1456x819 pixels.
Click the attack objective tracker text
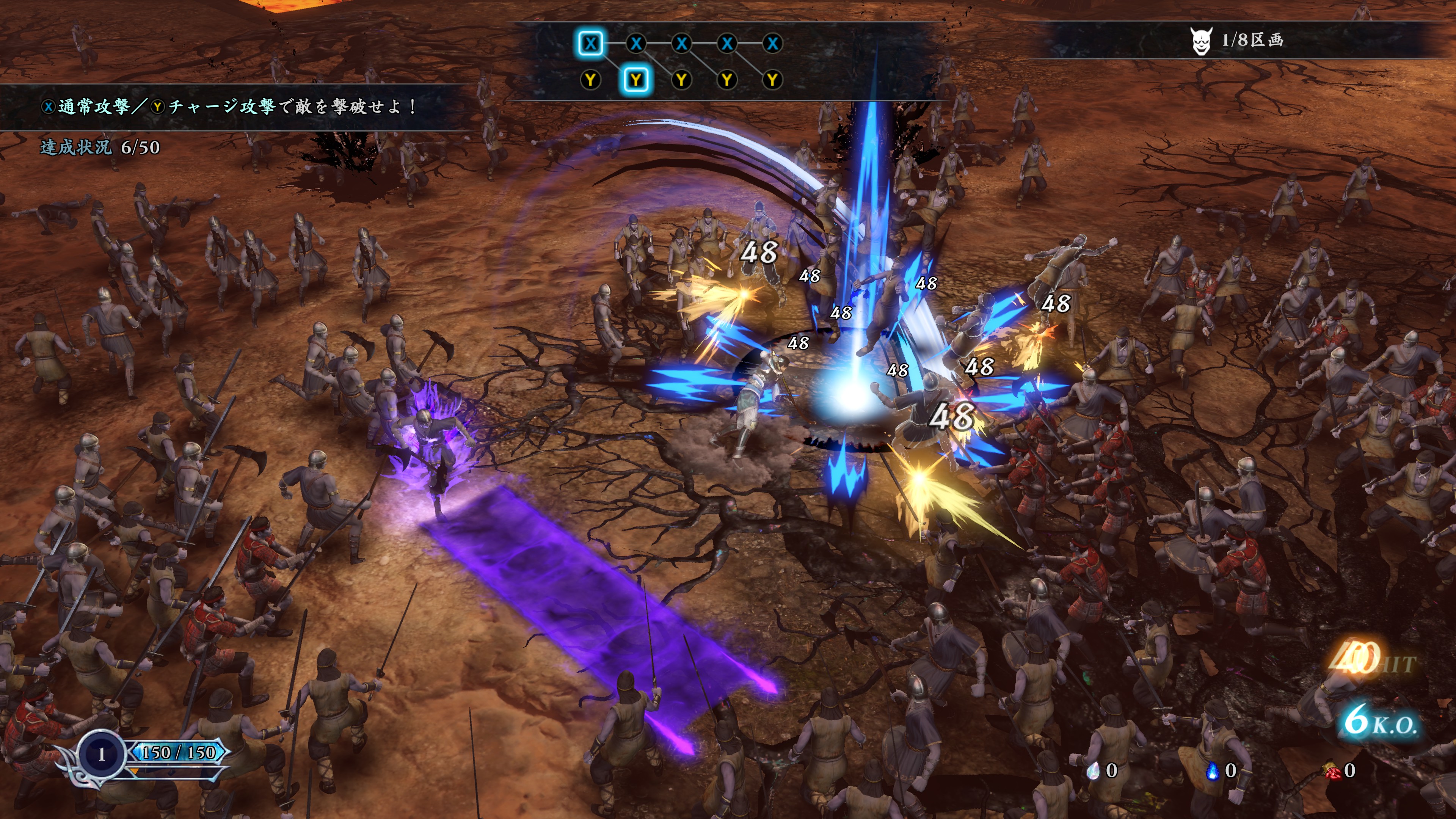point(229,106)
